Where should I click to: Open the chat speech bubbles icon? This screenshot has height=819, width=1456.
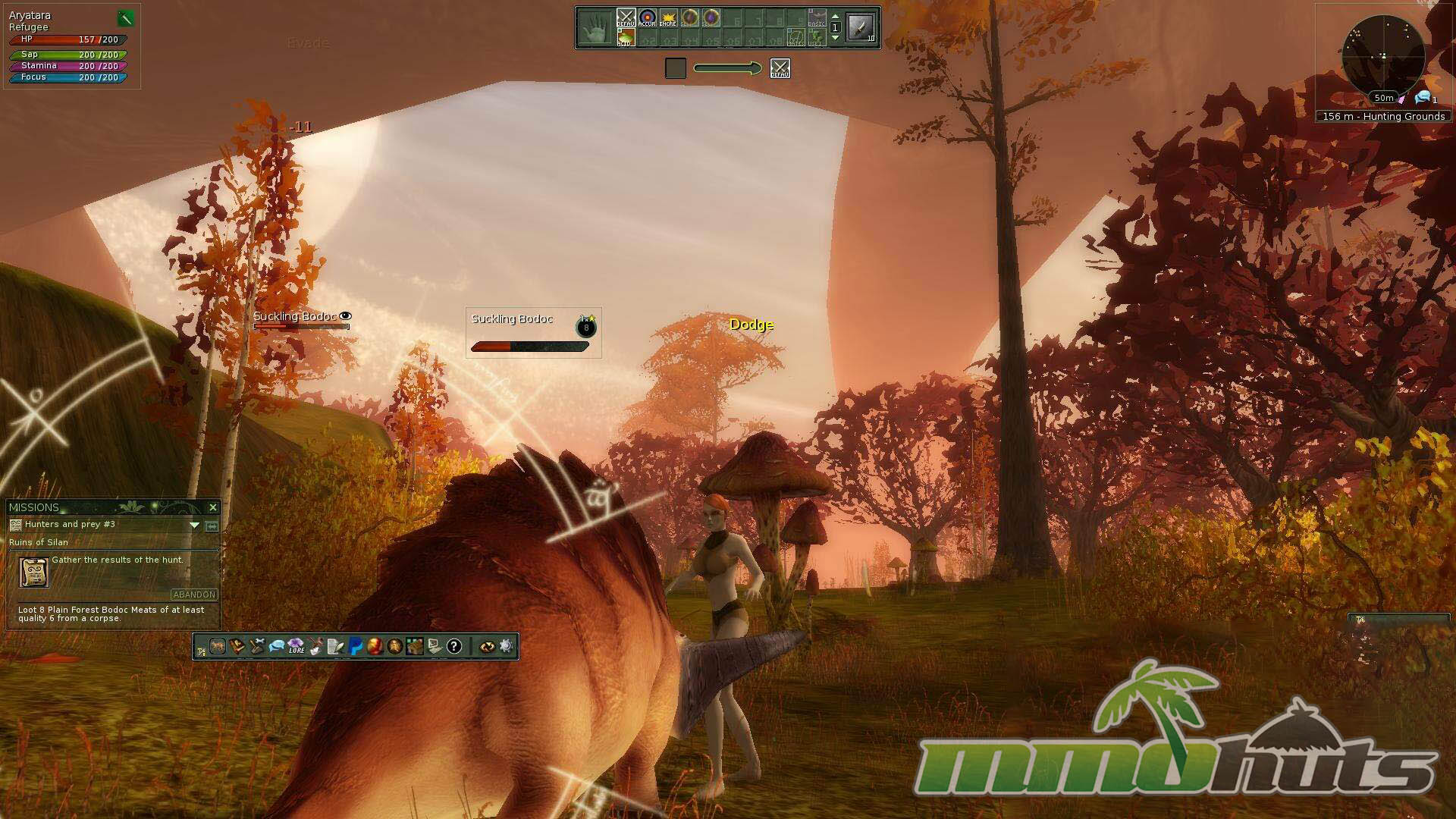pos(277,646)
